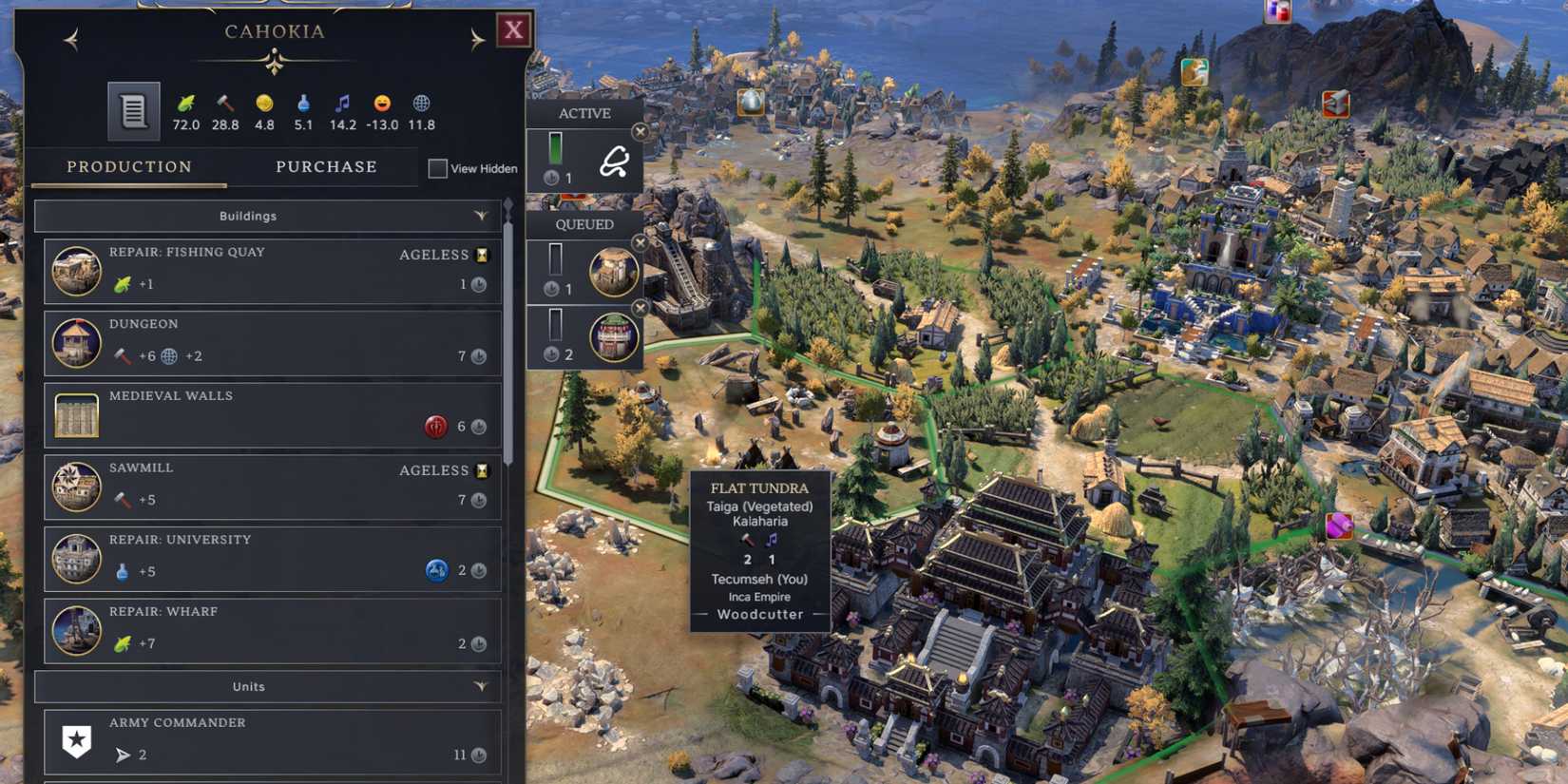Open the city details scroll icon

133,111
